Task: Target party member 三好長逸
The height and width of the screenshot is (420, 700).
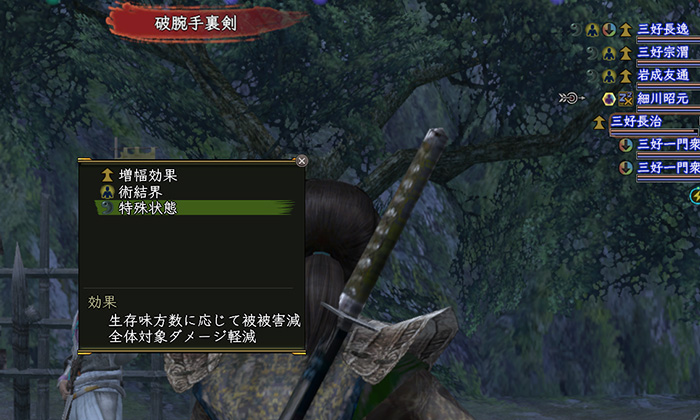Action: 664,30
